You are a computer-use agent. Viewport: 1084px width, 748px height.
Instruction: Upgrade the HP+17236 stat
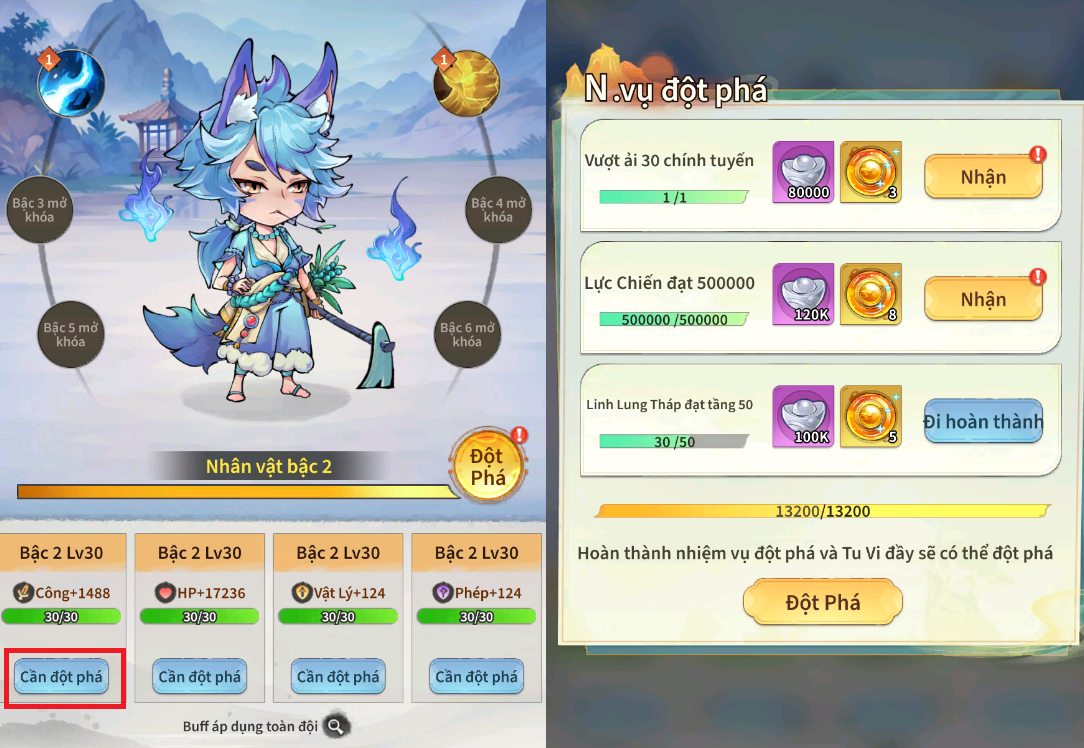click(x=200, y=677)
